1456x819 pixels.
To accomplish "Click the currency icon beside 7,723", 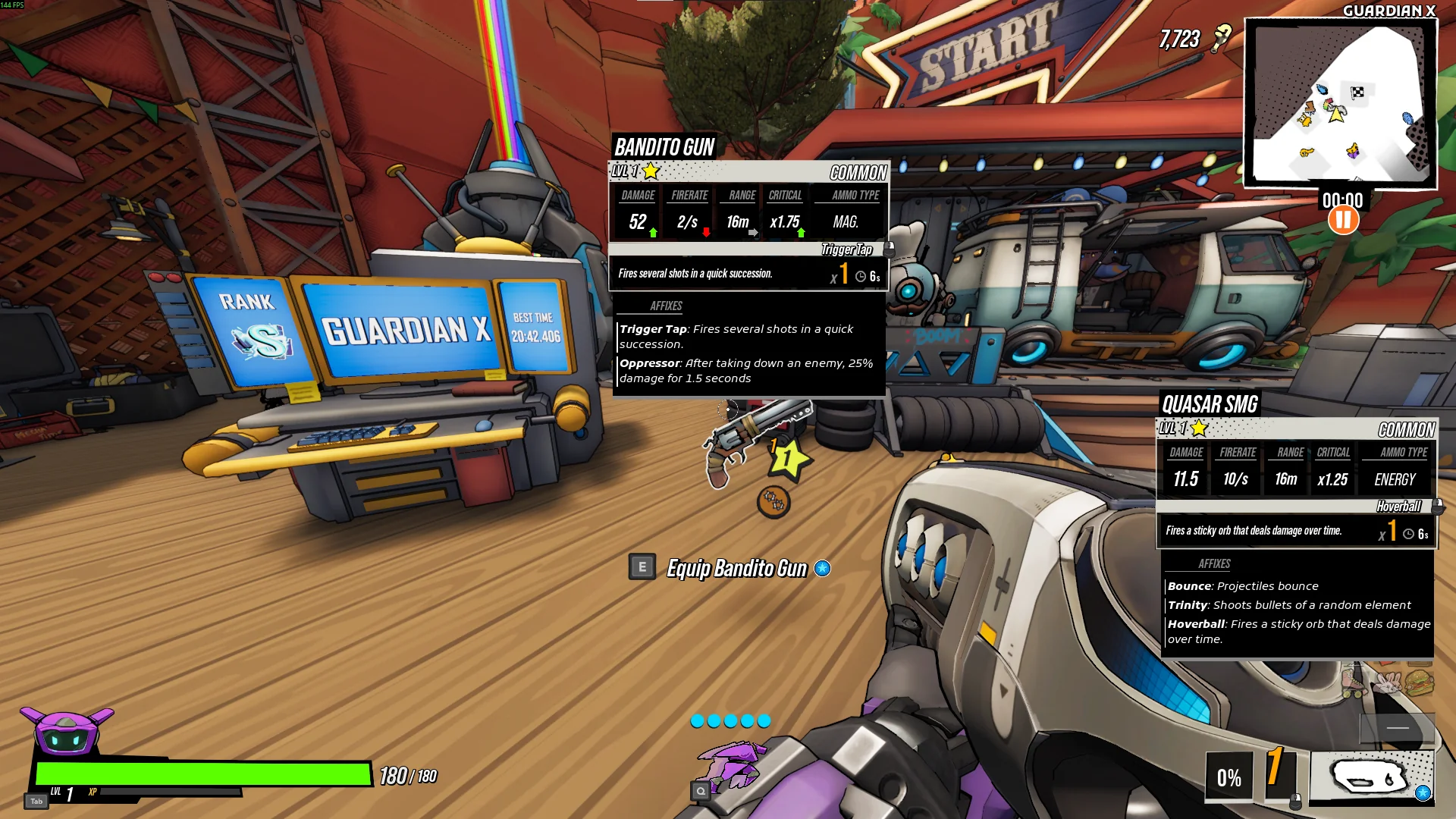I will (1221, 38).
